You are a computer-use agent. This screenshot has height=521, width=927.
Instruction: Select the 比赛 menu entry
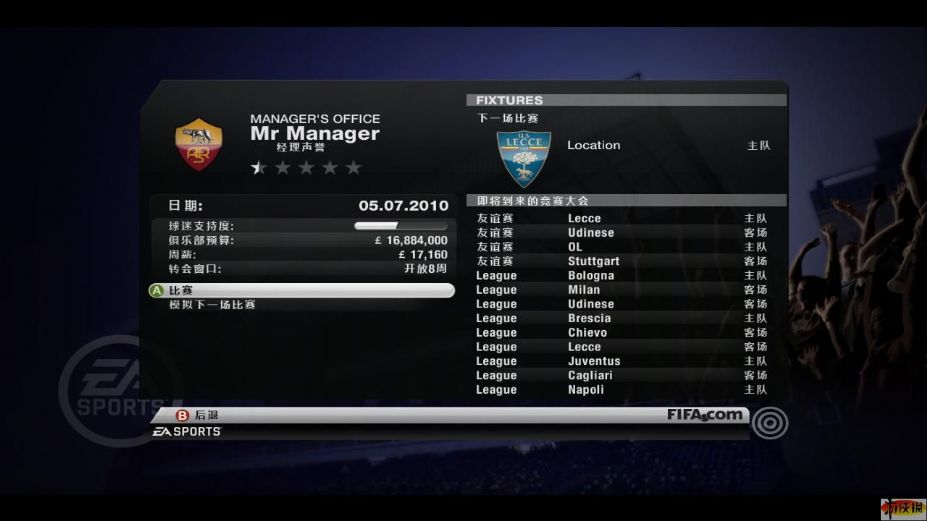[300, 290]
